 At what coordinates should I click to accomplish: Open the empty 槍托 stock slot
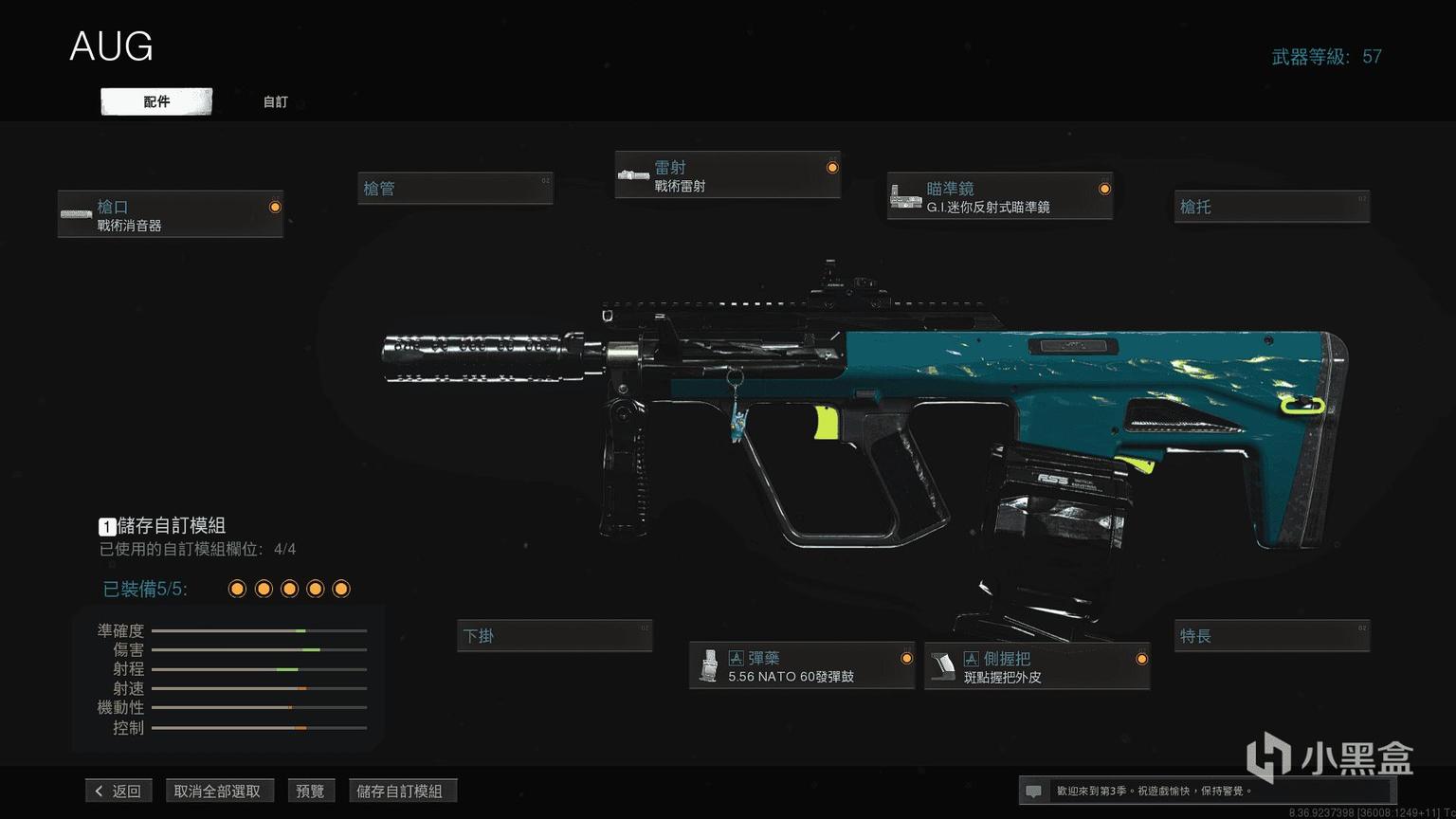click(1272, 207)
